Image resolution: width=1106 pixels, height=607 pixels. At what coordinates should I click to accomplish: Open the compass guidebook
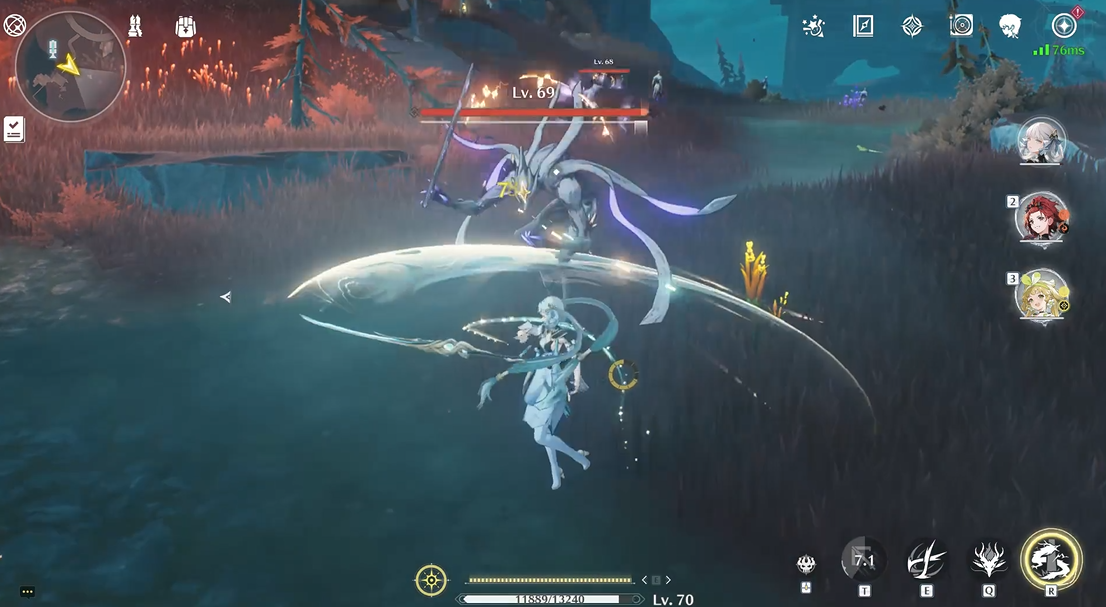(x=863, y=27)
